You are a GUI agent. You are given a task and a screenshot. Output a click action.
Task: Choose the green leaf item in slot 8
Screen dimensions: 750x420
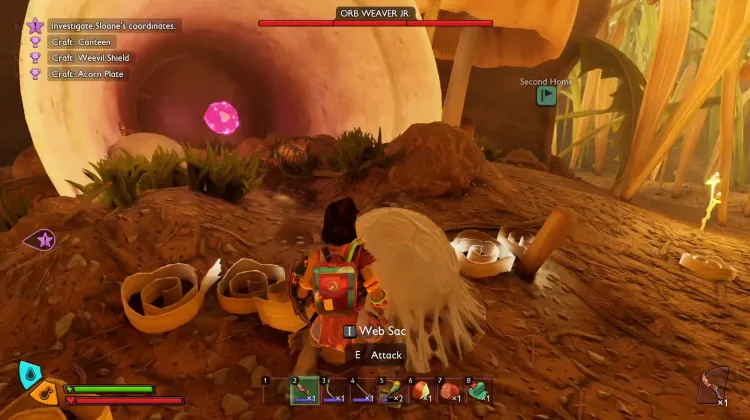[480, 390]
